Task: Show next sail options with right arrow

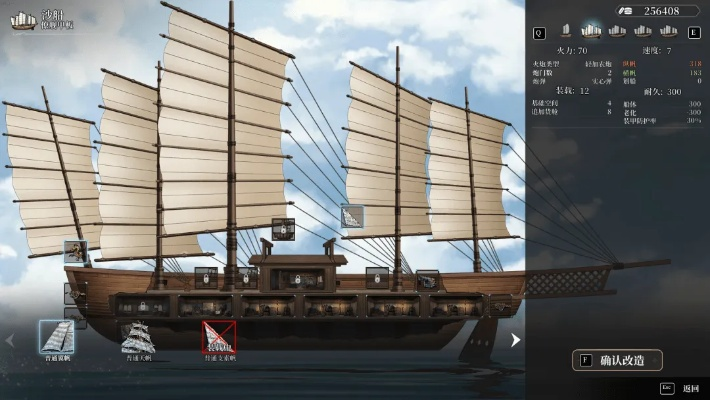Action: [515, 340]
